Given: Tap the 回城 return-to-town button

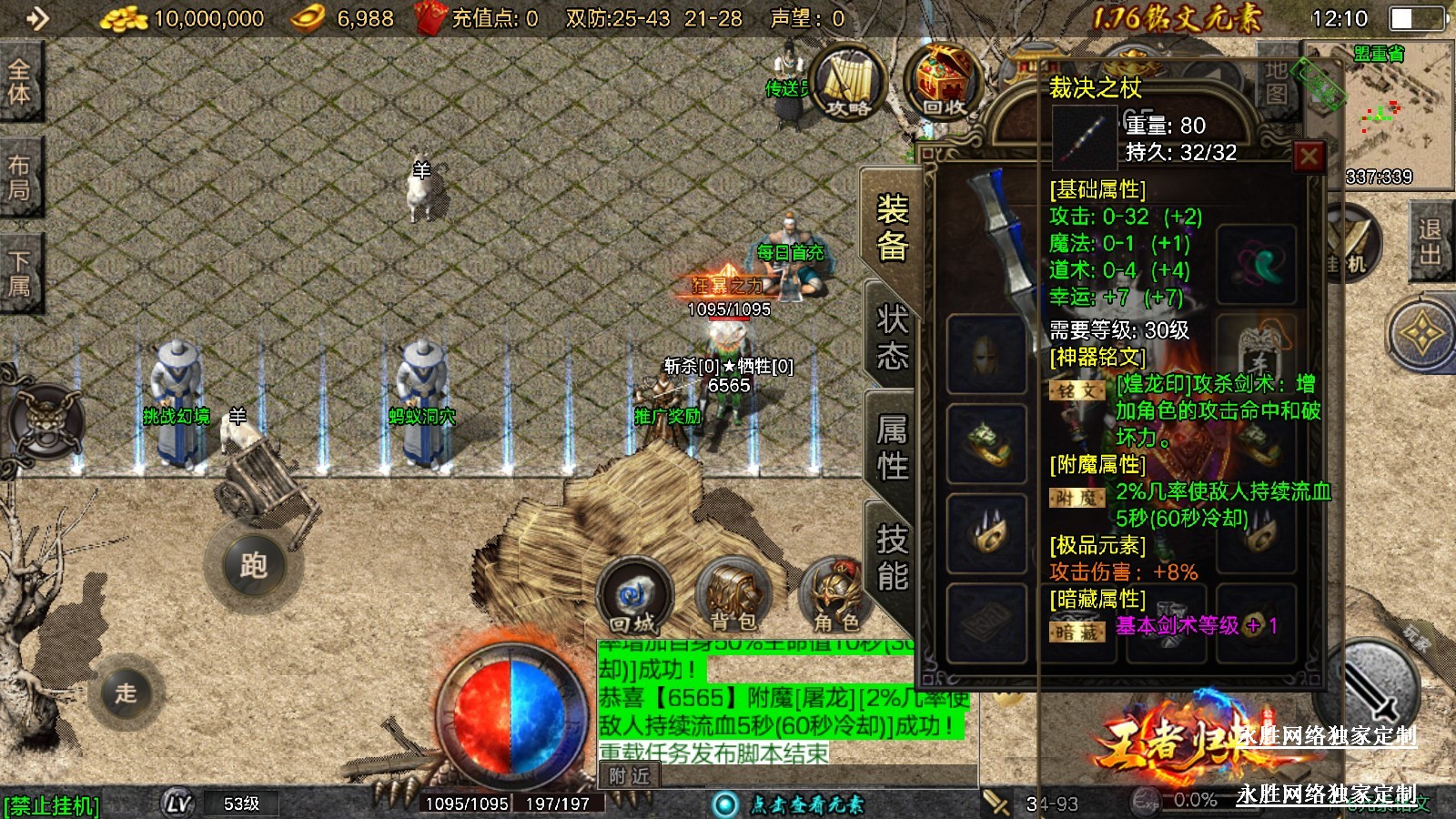Looking at the screenshot, I should coord(633,598).
